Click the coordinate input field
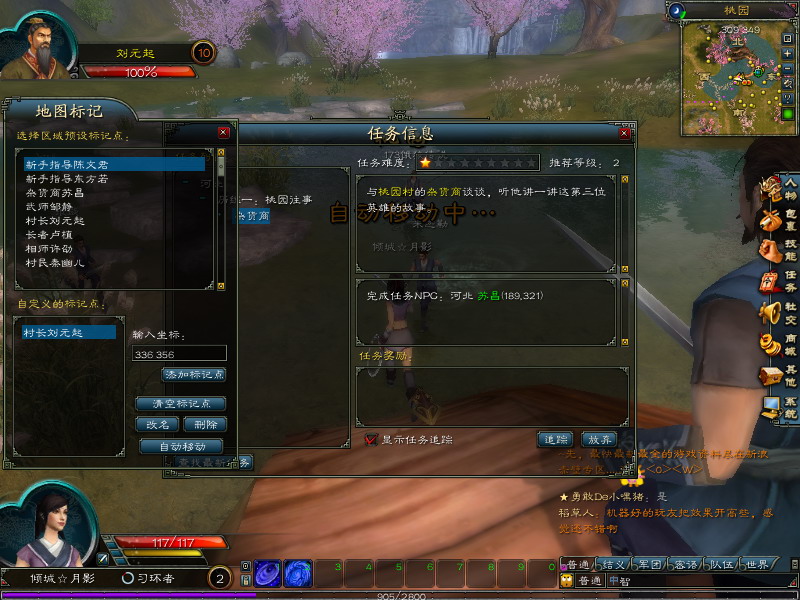The height and width of the screenshot is (600, 800). (179, 353)
